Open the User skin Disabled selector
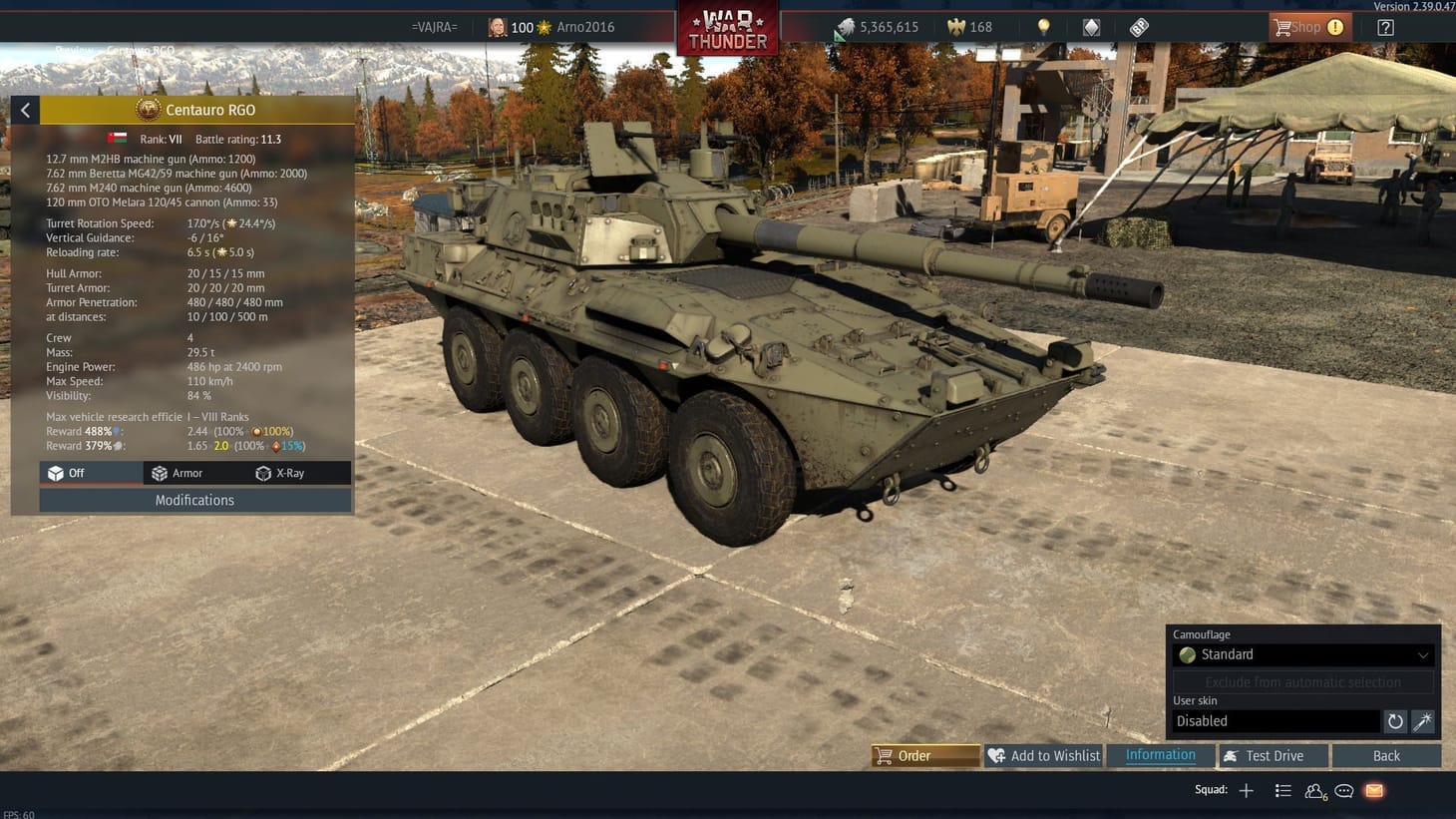 click(x=1276, y=720)
